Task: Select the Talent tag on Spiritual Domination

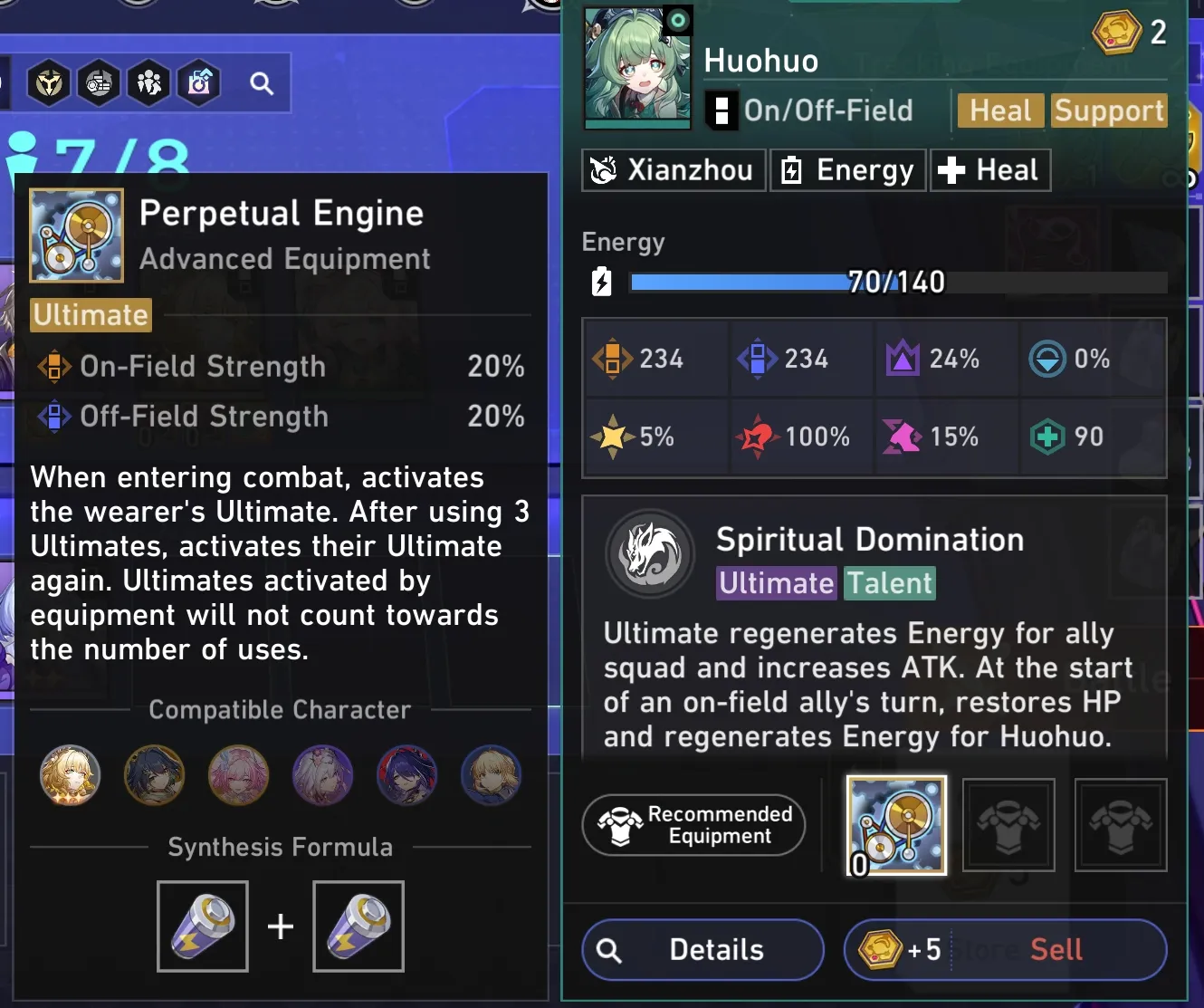Action: coord(889,583)
